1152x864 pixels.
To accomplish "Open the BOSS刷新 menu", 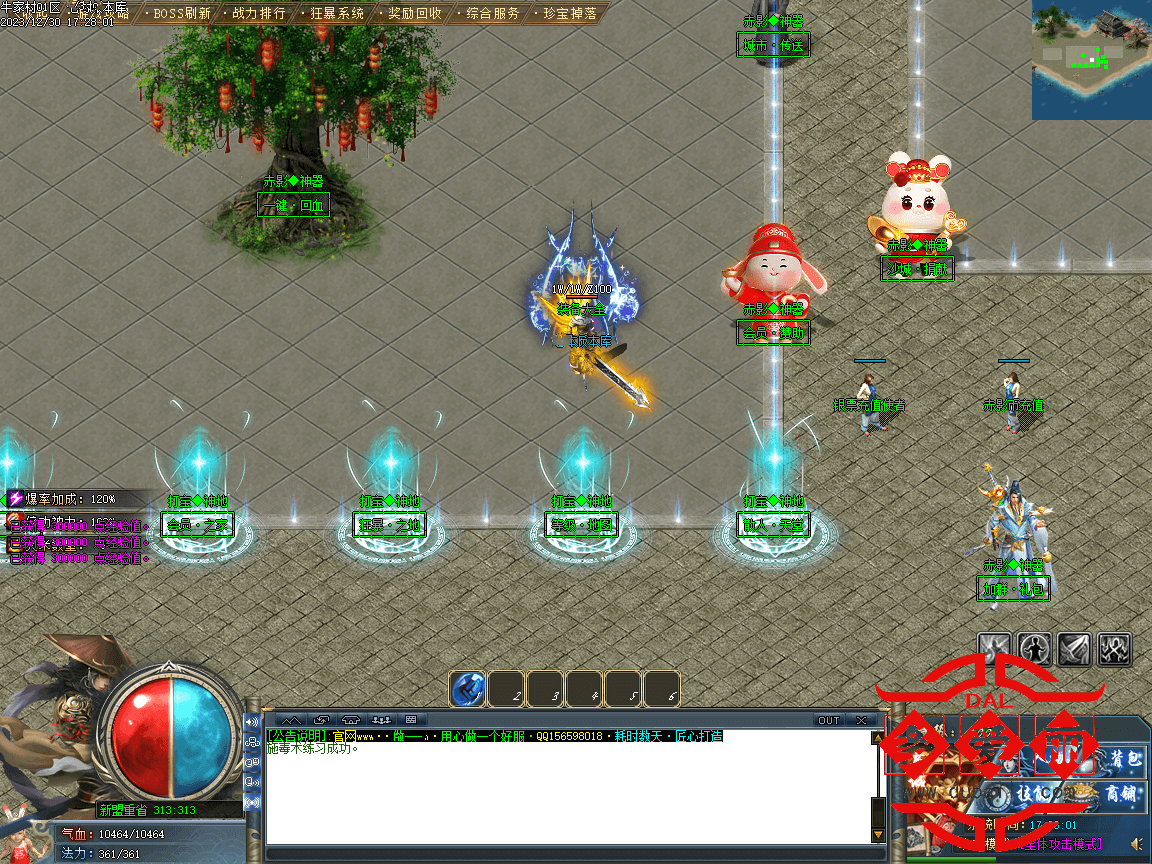I will pos(182,14).
